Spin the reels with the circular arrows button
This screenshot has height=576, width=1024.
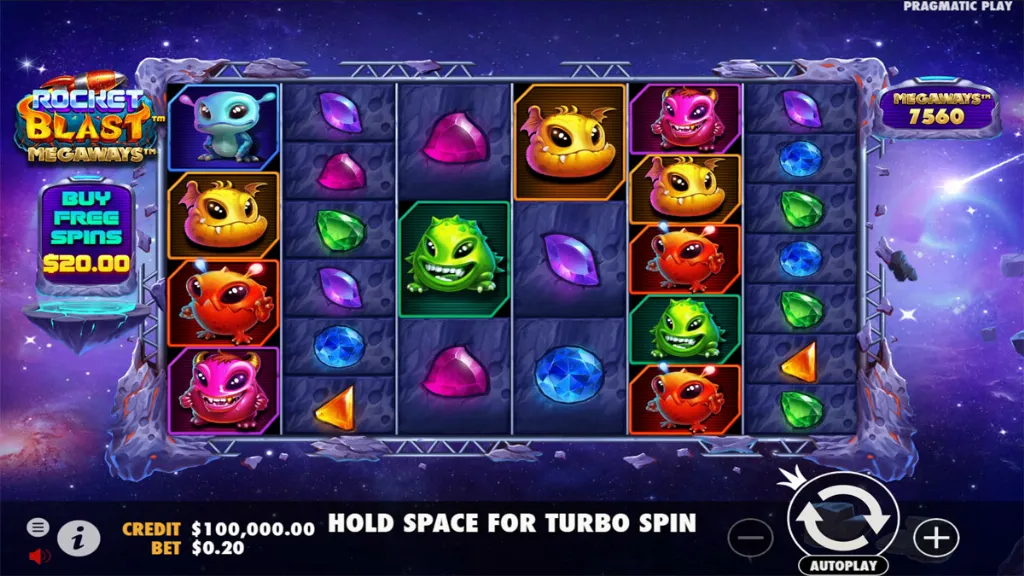pyautogui.click(x=842, y=518)
